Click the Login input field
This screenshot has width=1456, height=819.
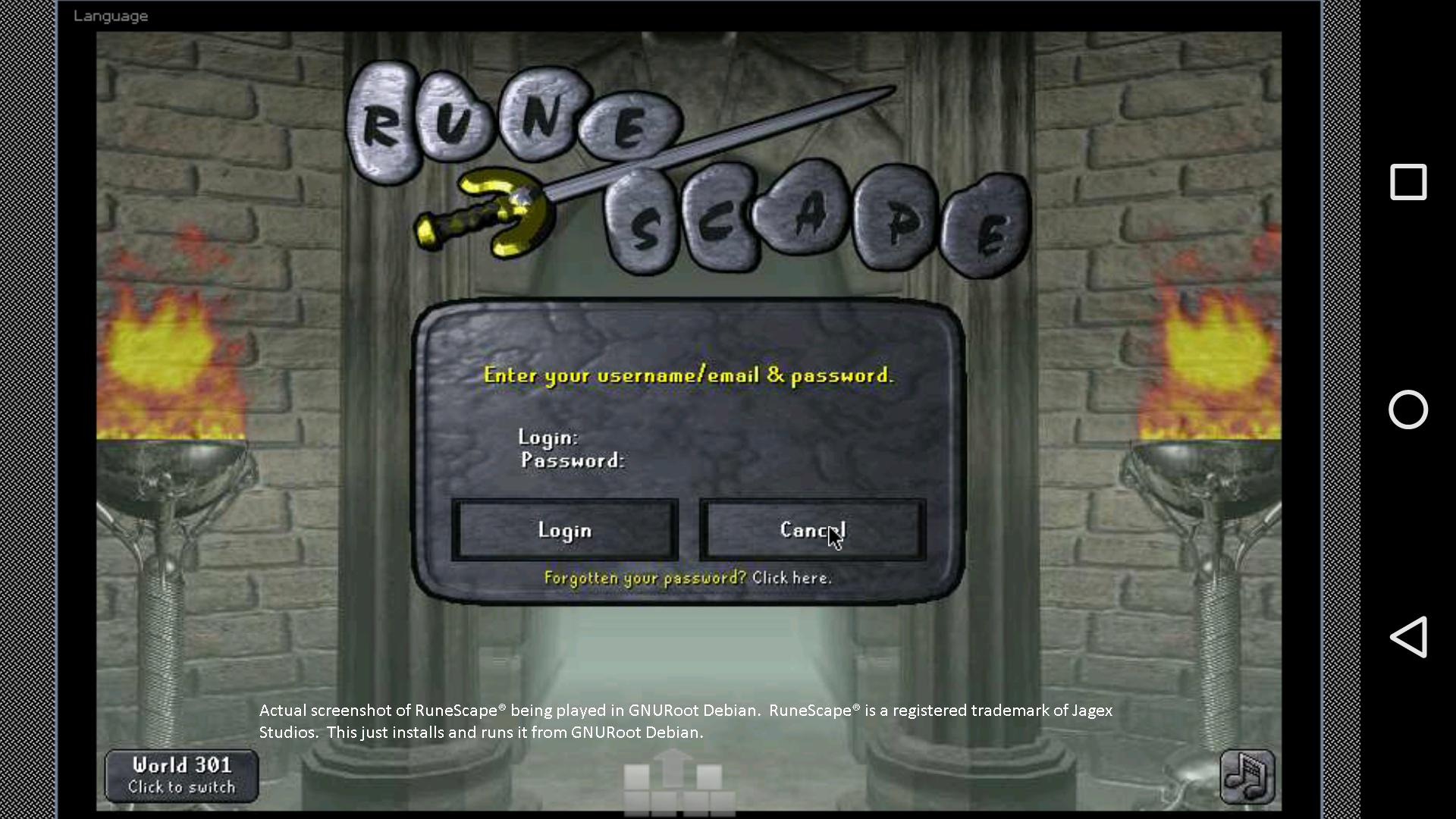click(645, 438)
